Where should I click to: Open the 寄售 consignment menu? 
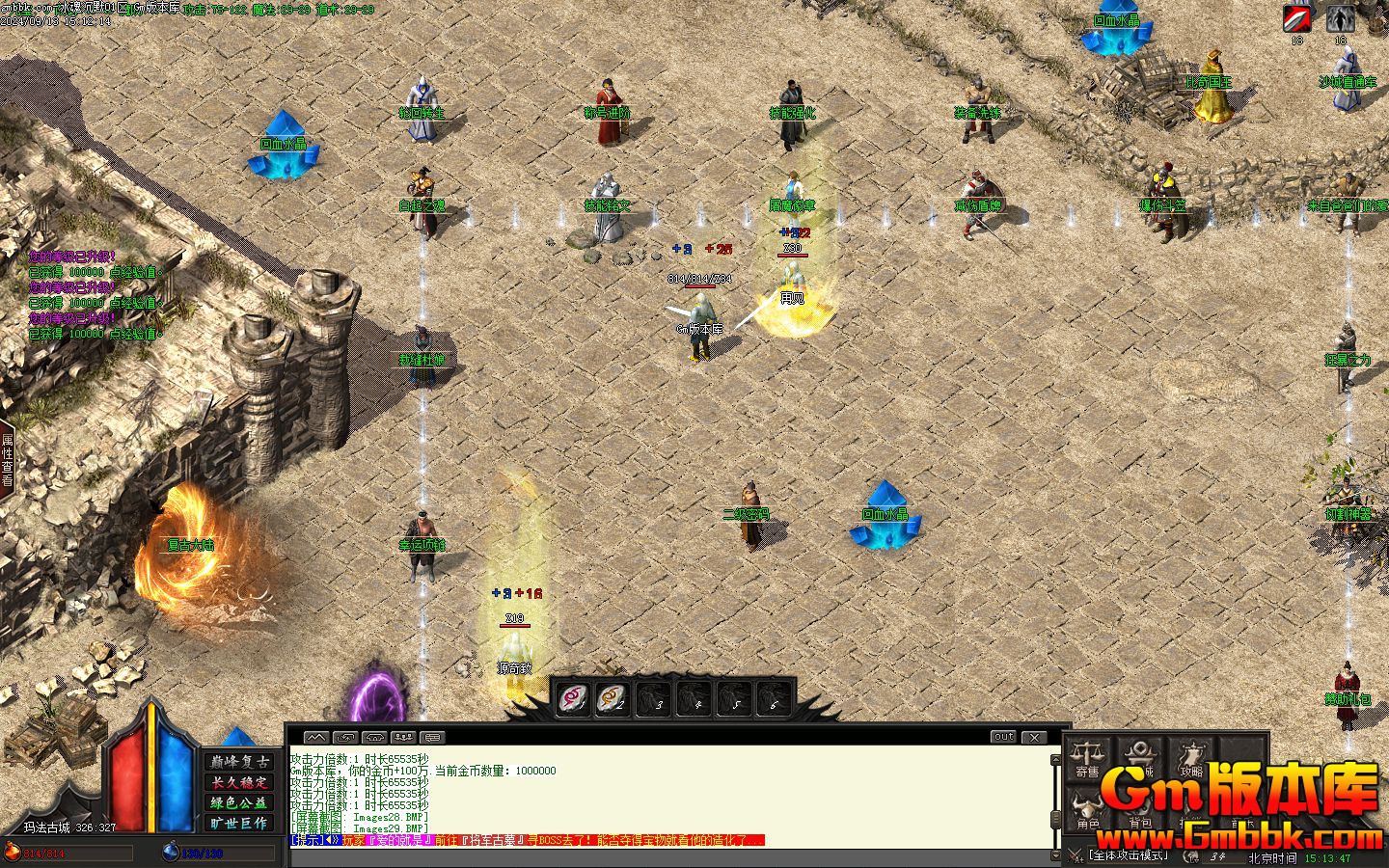tap(1087, 758)
